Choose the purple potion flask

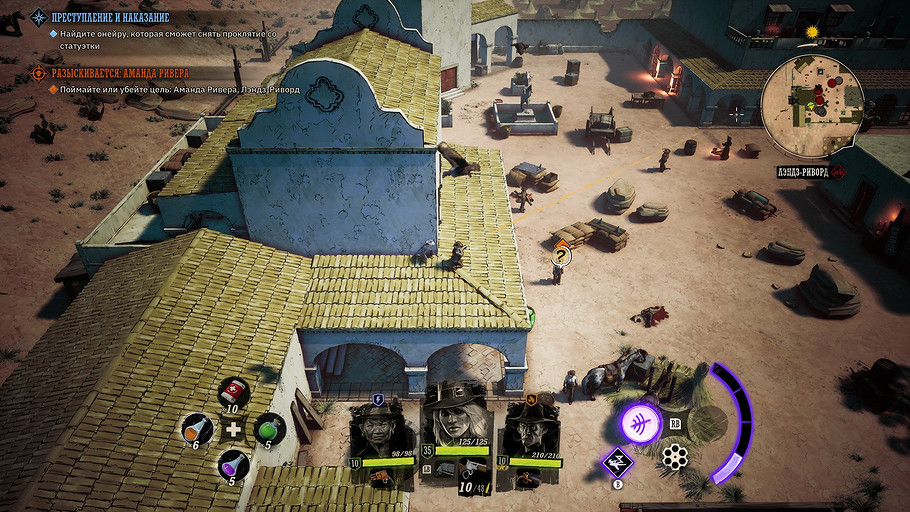coord(233,465)
